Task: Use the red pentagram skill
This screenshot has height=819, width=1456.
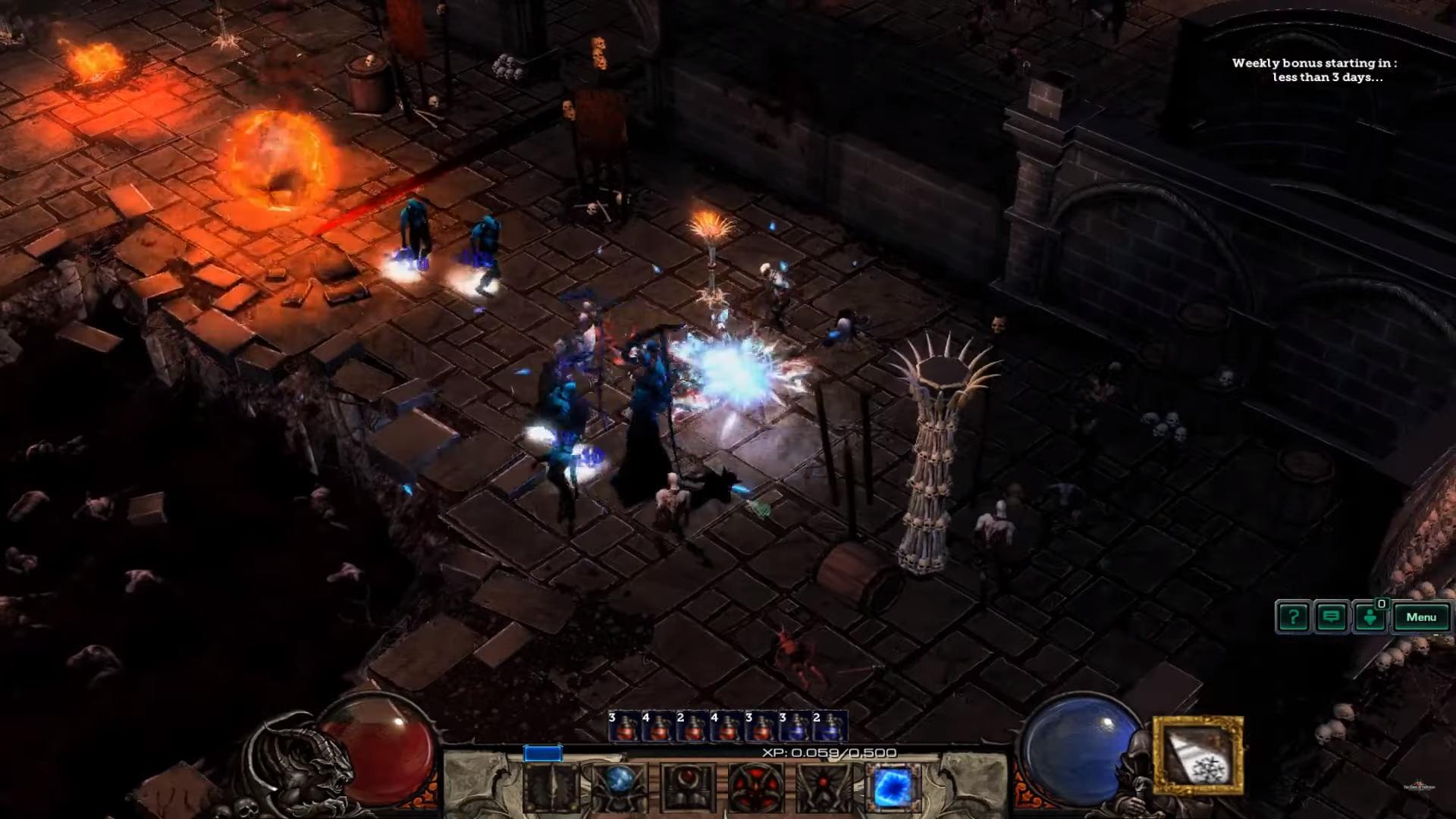Action: (755, 787)
